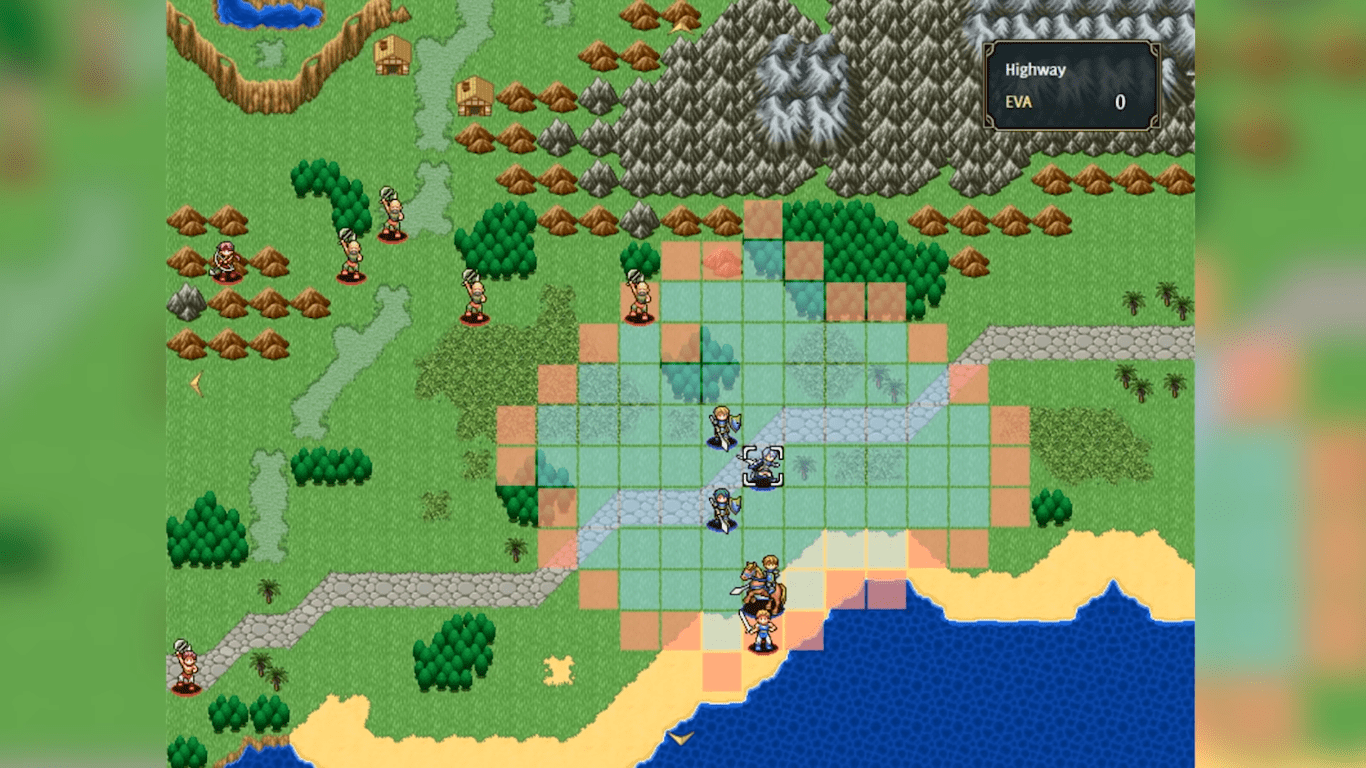Select the cursor-highlighted blue knight unit
1366x768 pixels.
762,466
